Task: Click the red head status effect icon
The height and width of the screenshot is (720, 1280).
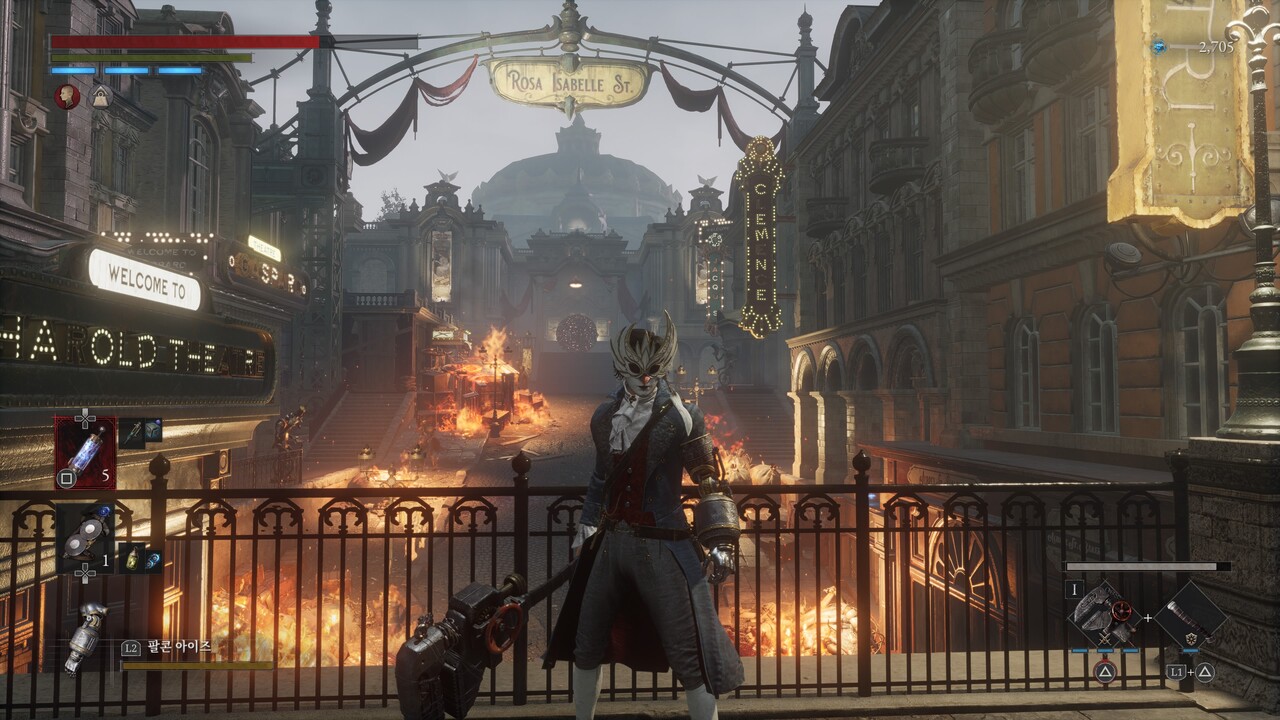Action: pyautogui.click(x=67, y=96)
